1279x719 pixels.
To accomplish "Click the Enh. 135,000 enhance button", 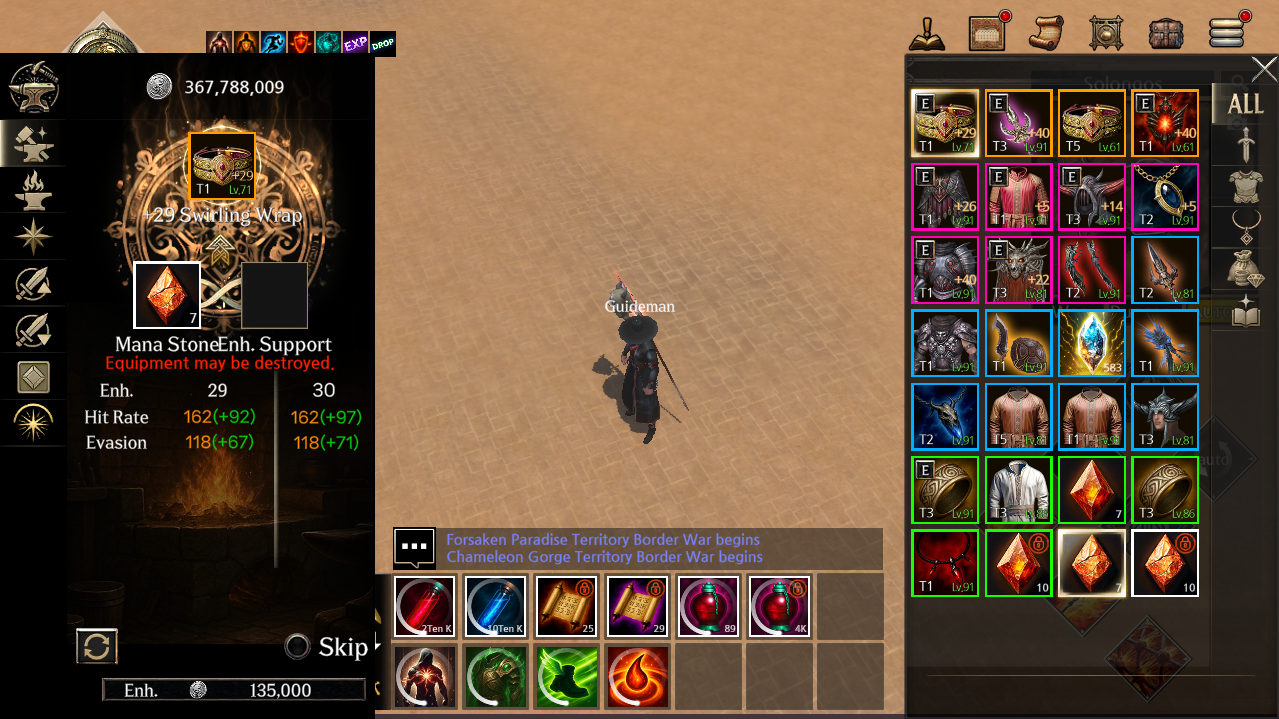I will (x=234, y=690).
